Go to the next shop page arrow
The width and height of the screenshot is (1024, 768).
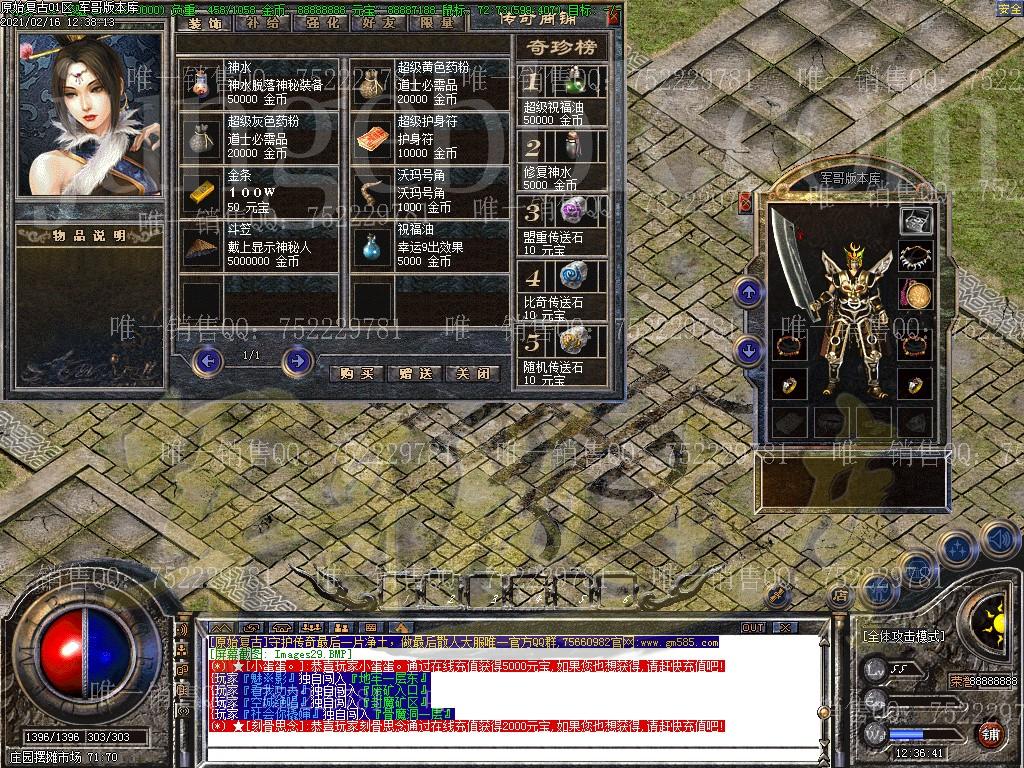pos(297,360)
